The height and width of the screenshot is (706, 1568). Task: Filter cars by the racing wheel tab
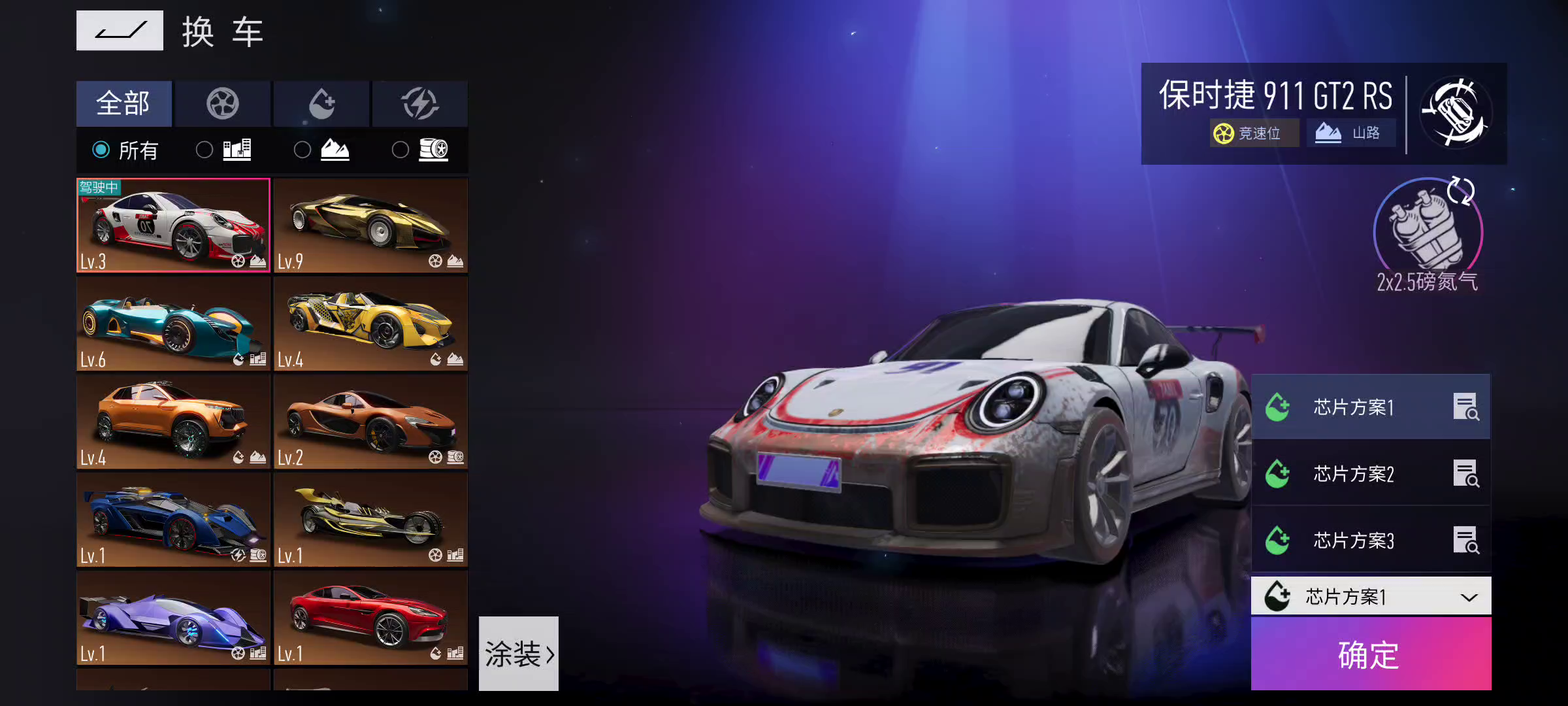(x=223, y=103)
